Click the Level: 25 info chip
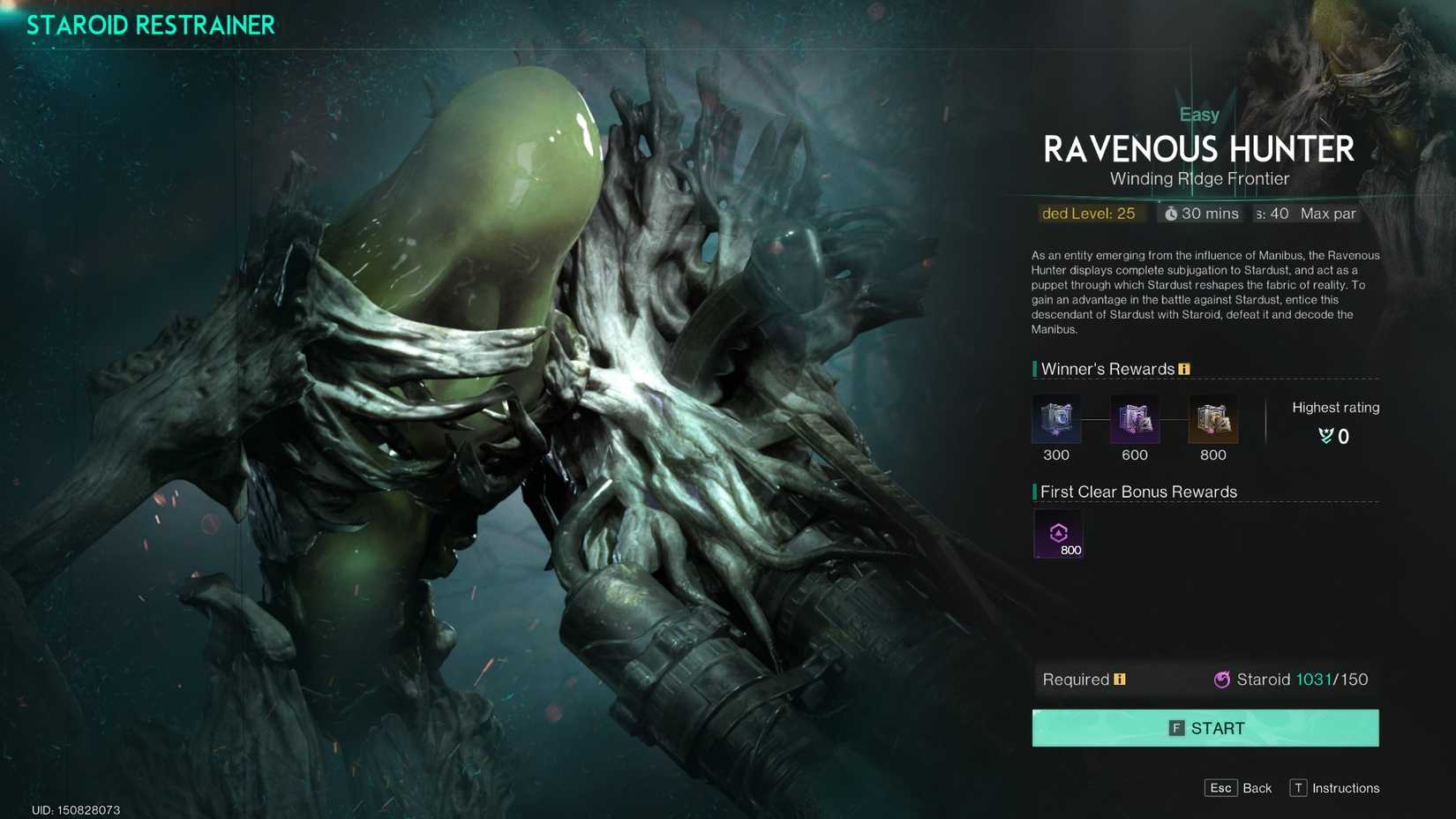 (x=1092, y=214)
